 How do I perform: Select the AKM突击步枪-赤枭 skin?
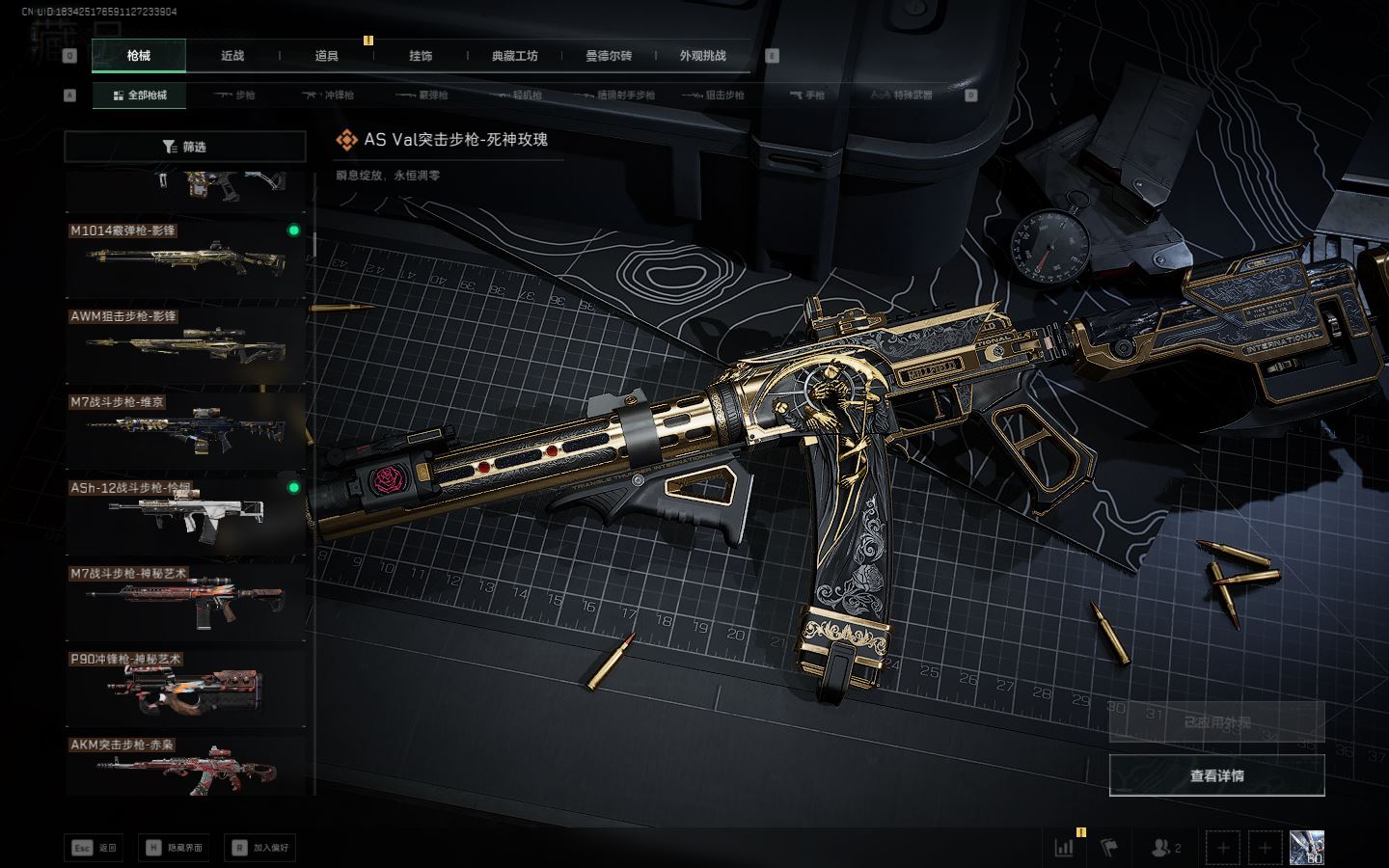click(x=184, y=768)
